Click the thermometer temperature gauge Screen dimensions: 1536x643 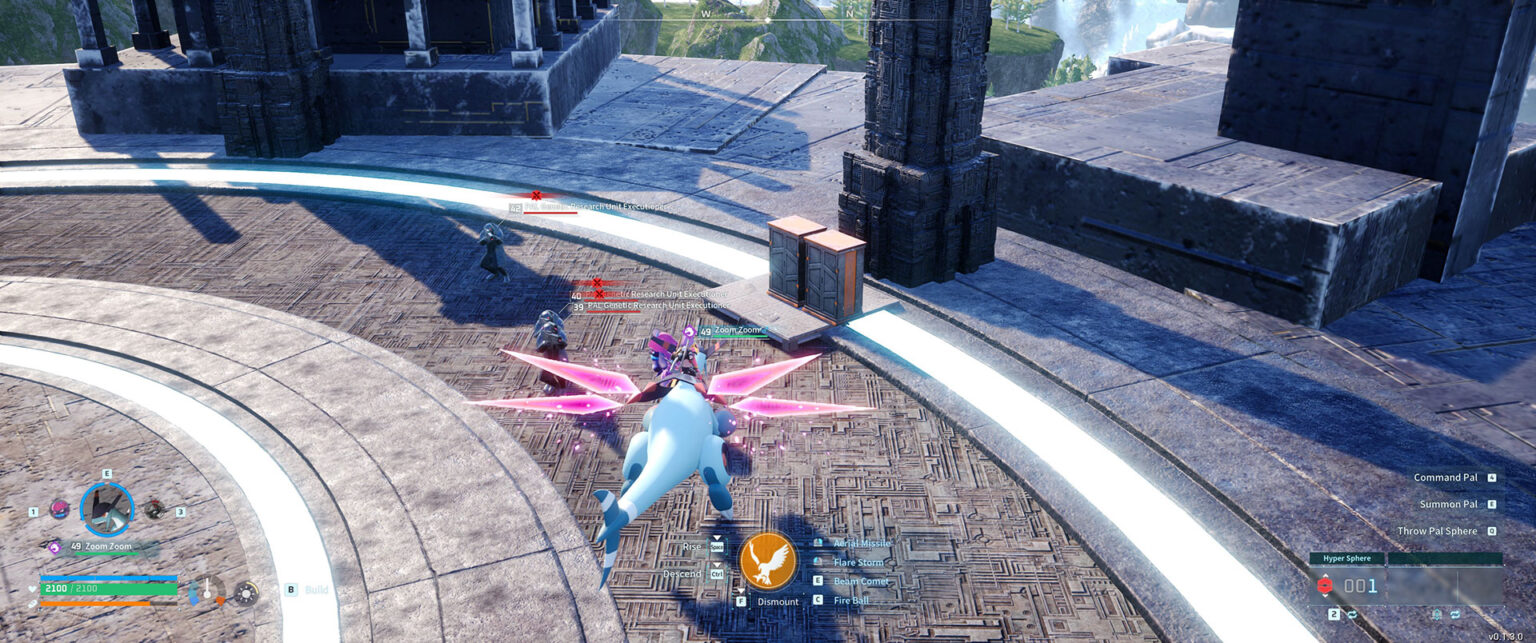[207, 591]
